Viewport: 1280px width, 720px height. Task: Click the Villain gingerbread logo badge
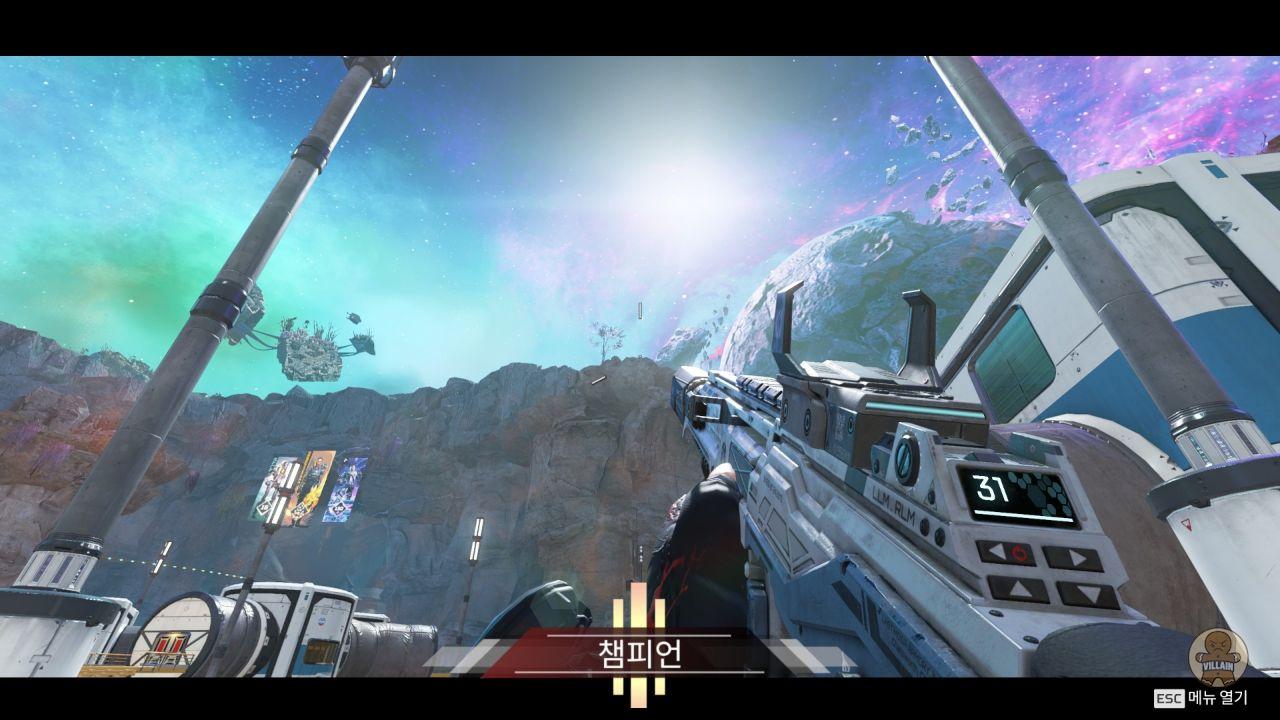pos(1217,655)
